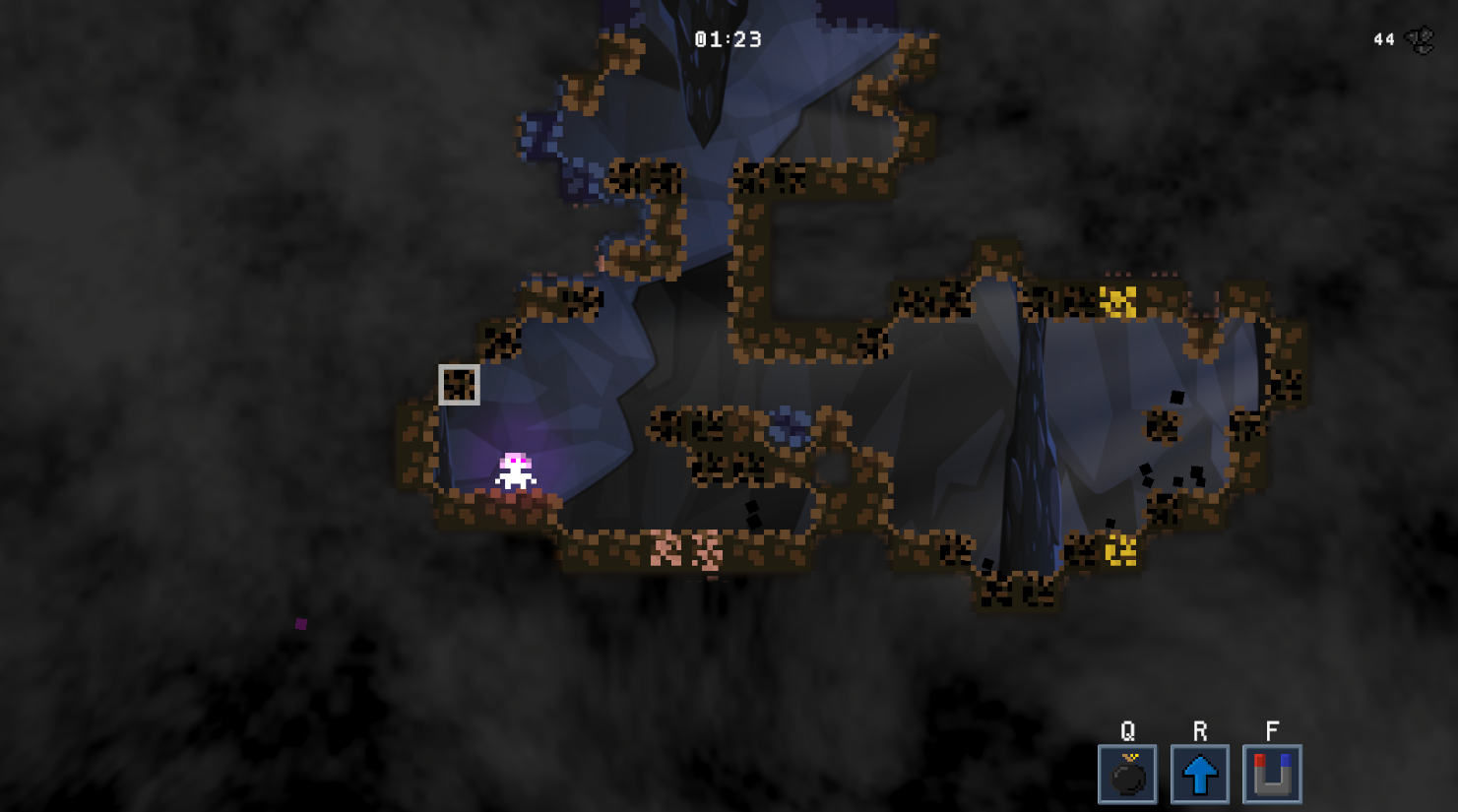The width and height of the screenshot is (1458, 812).
Task: Select the magnet ability slot
Action: tap(1272, 775)
